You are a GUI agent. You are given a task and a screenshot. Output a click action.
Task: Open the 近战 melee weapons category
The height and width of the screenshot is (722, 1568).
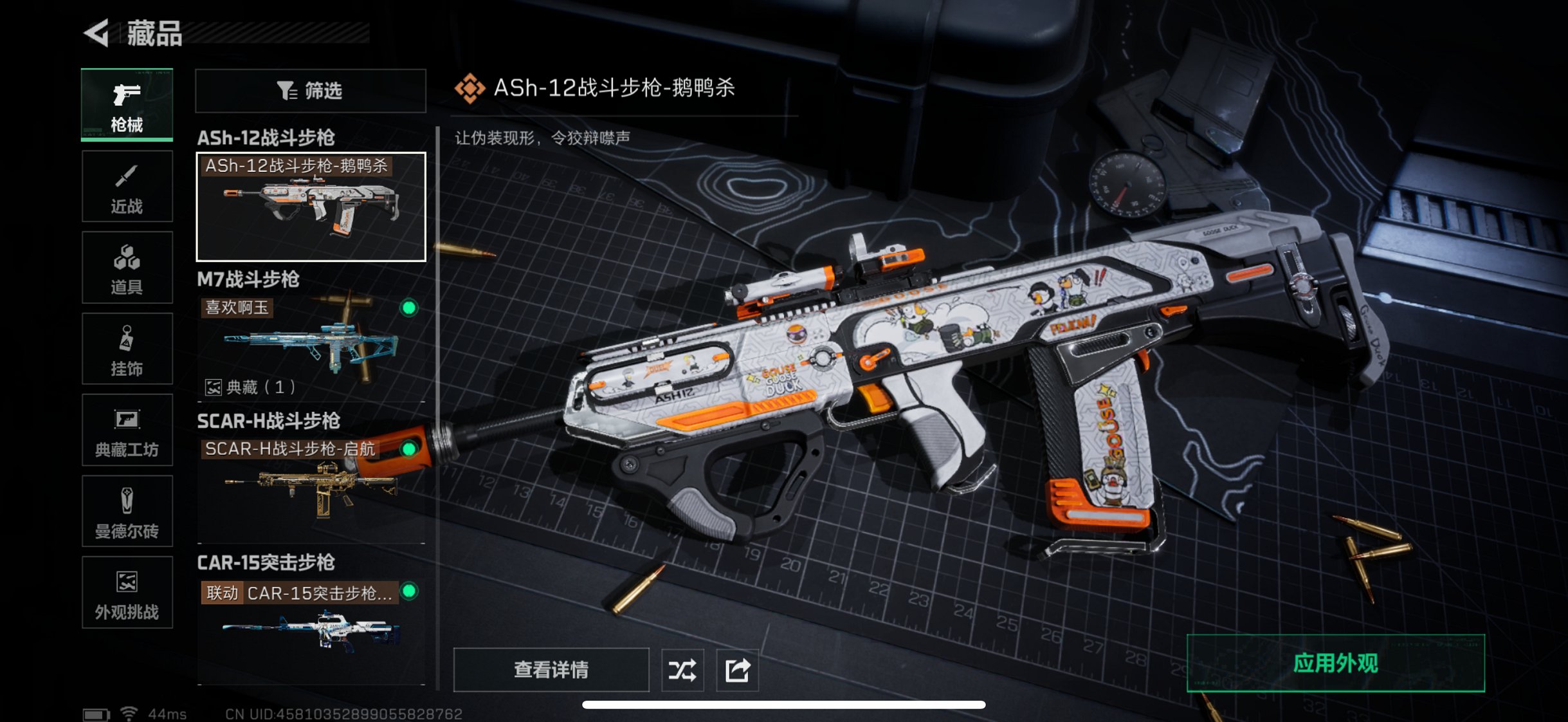pyautogui.click(x=127, y=185)
